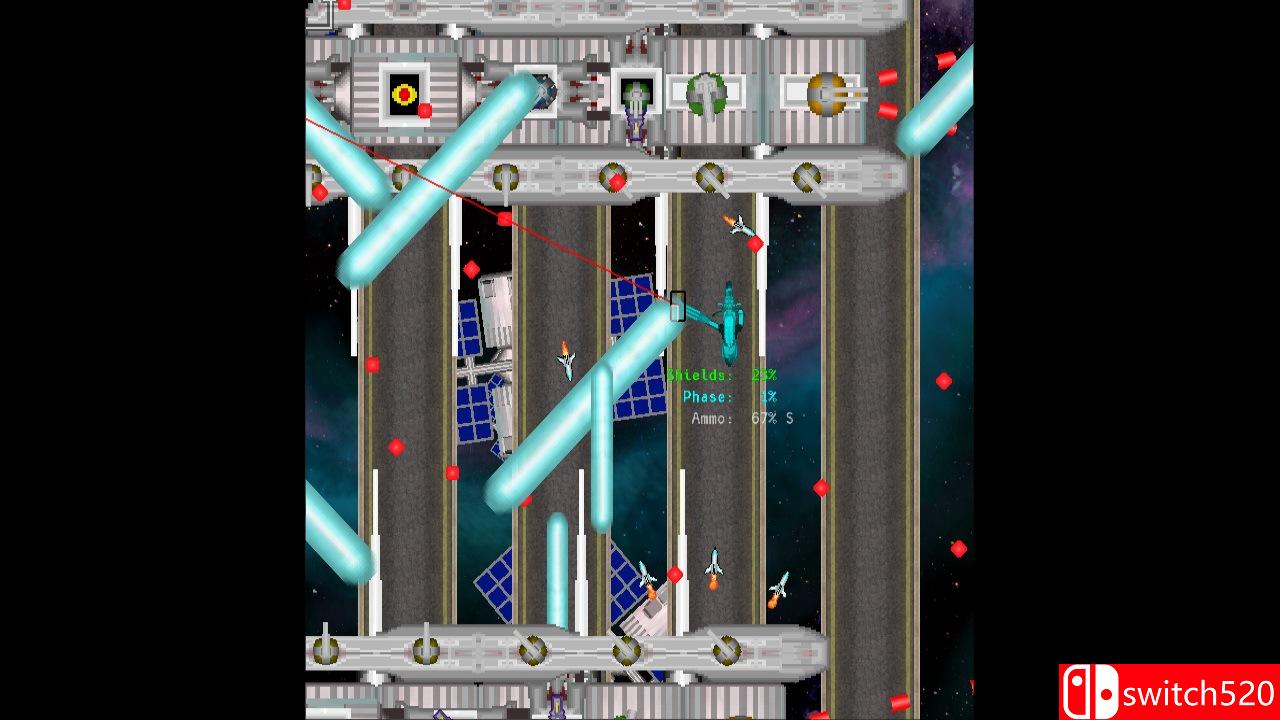Viewport: 1280px width, 720px height.
Task: Select the purple fighter docked on station
Action: point(636,130)
